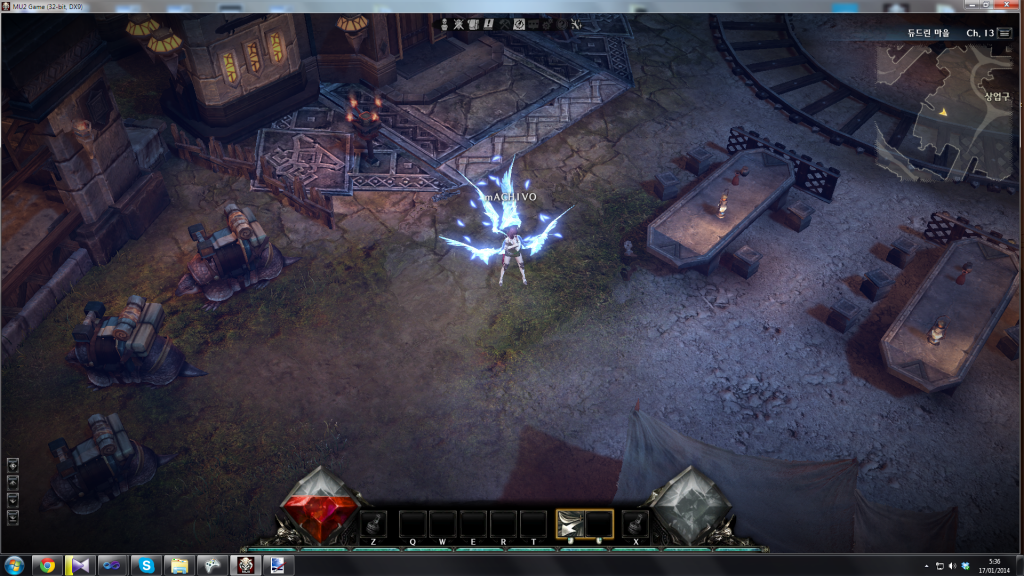Click the plus button on left side panel
This screenshot has height=576, width=1024.
tap(13, 465)
